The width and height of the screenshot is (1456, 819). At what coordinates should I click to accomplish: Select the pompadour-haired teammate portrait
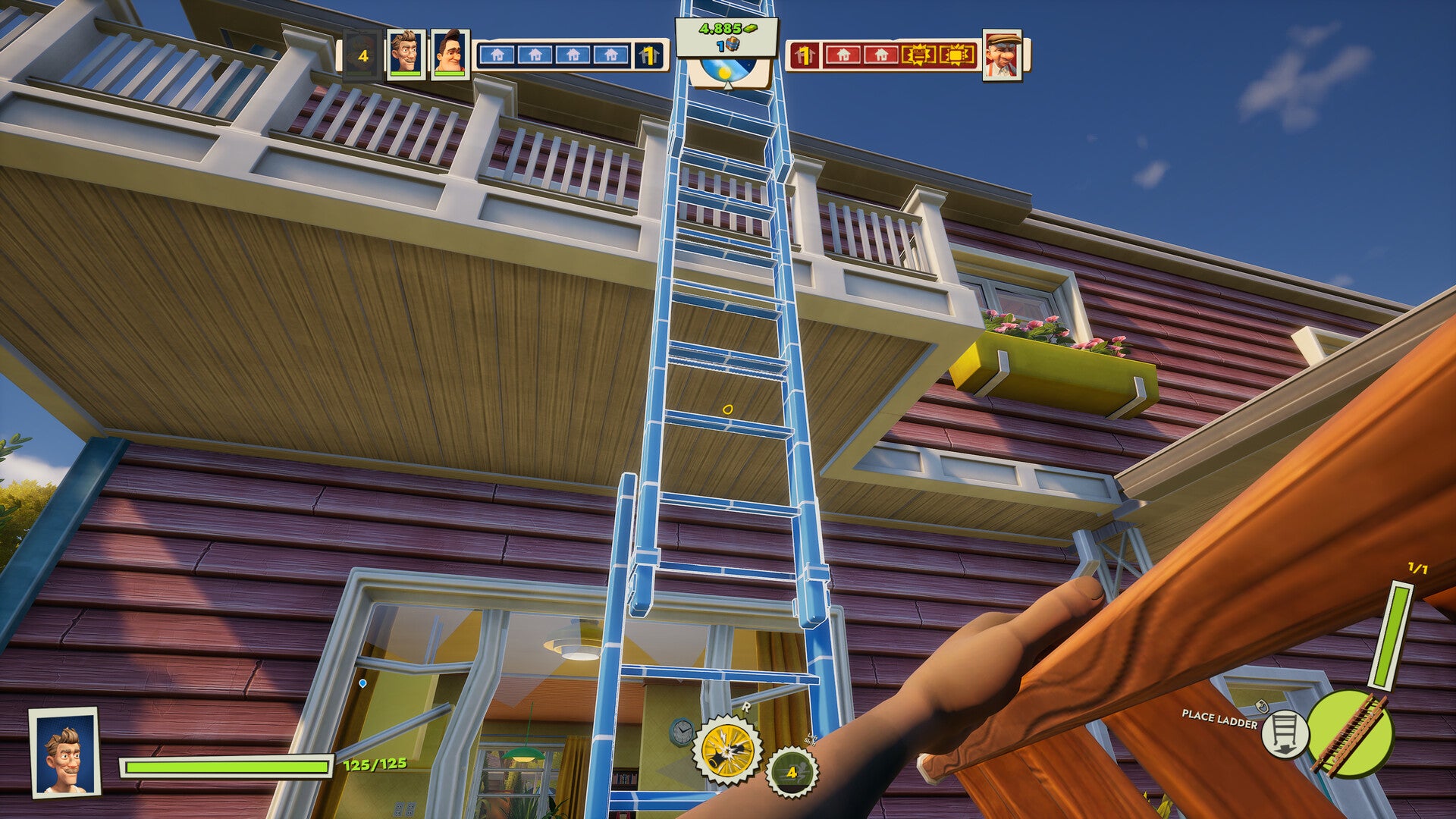tap(449, 54)
